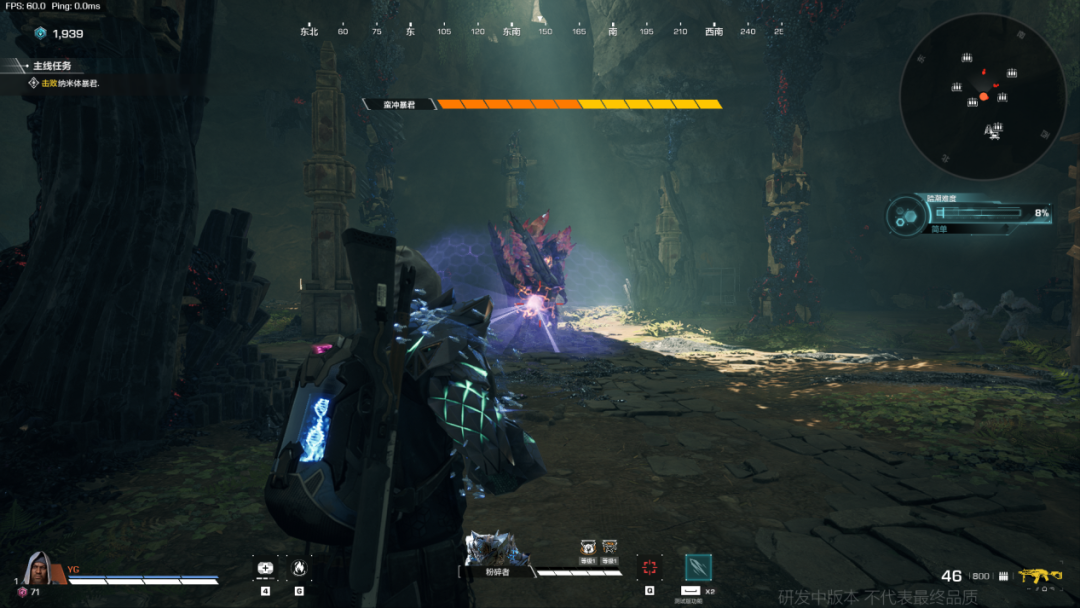1080x608 pixels.
Task: Click the compass heading strip
Action: [x=540, y=31]
